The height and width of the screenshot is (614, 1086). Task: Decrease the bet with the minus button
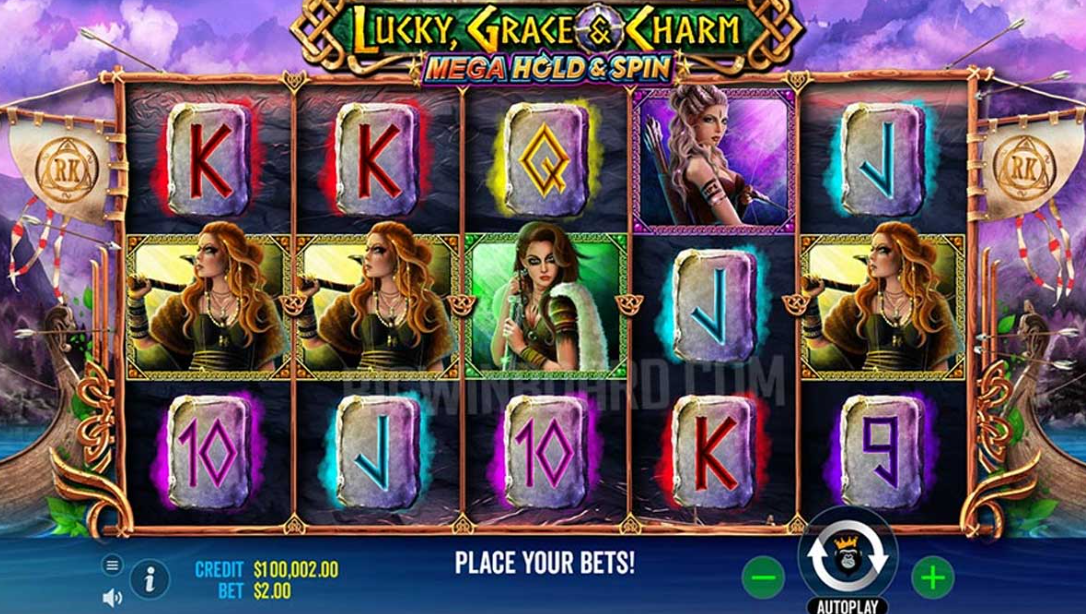(x=763, y=577)
